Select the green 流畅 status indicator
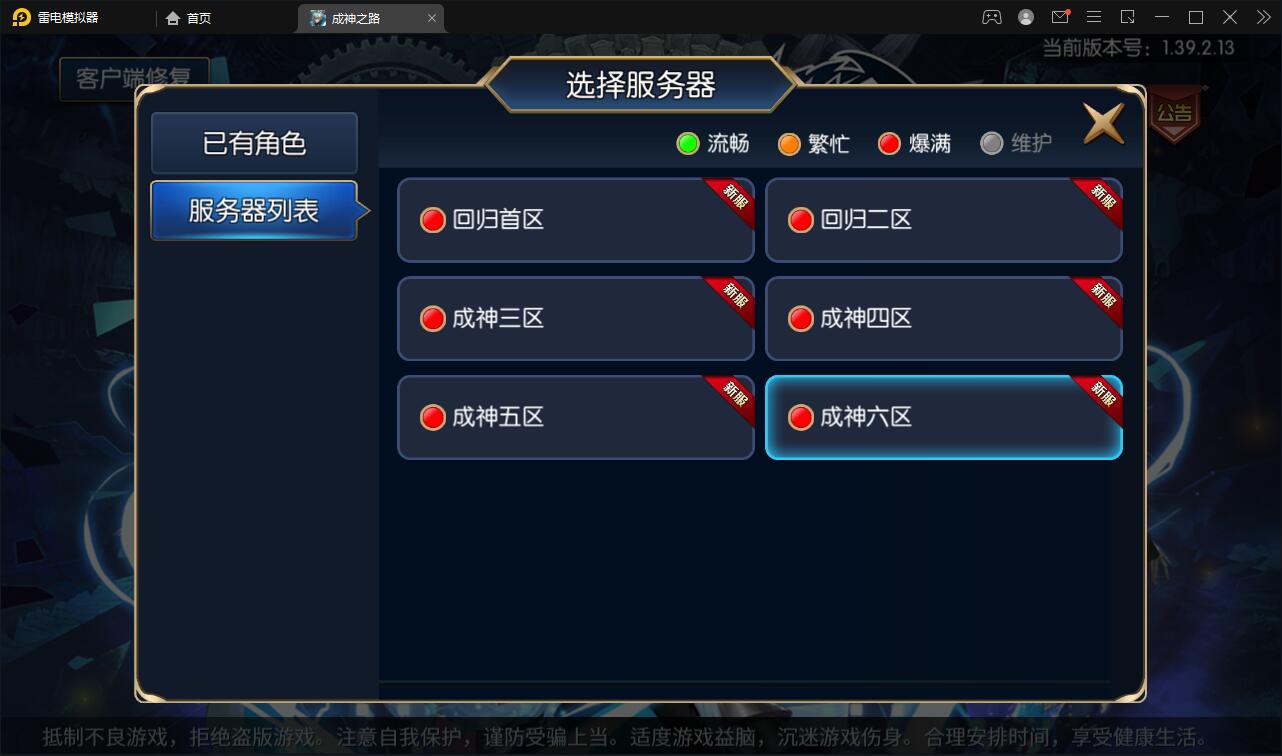 [x=687, y=143]
